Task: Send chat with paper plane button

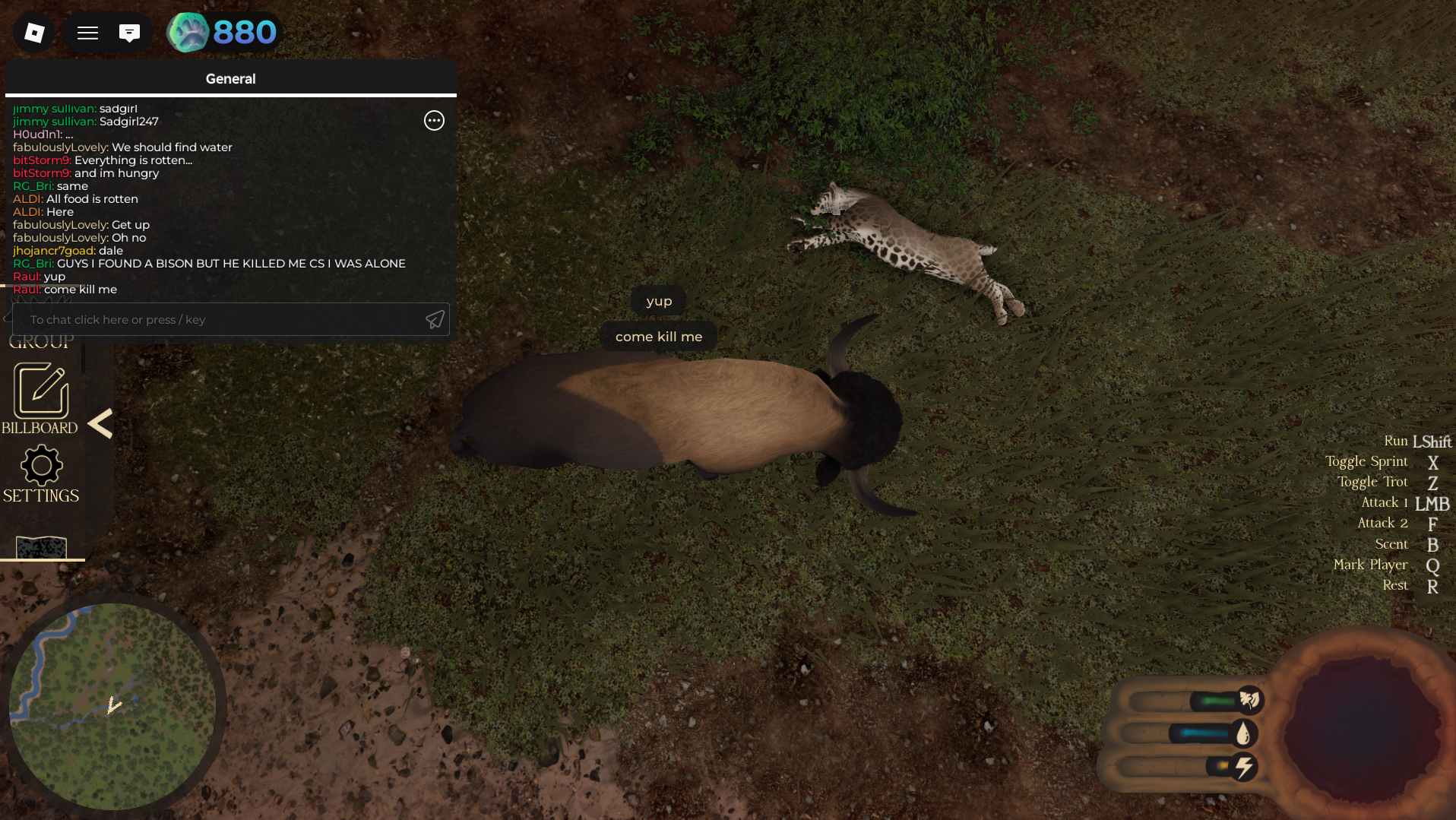Action: coord(435,320)
